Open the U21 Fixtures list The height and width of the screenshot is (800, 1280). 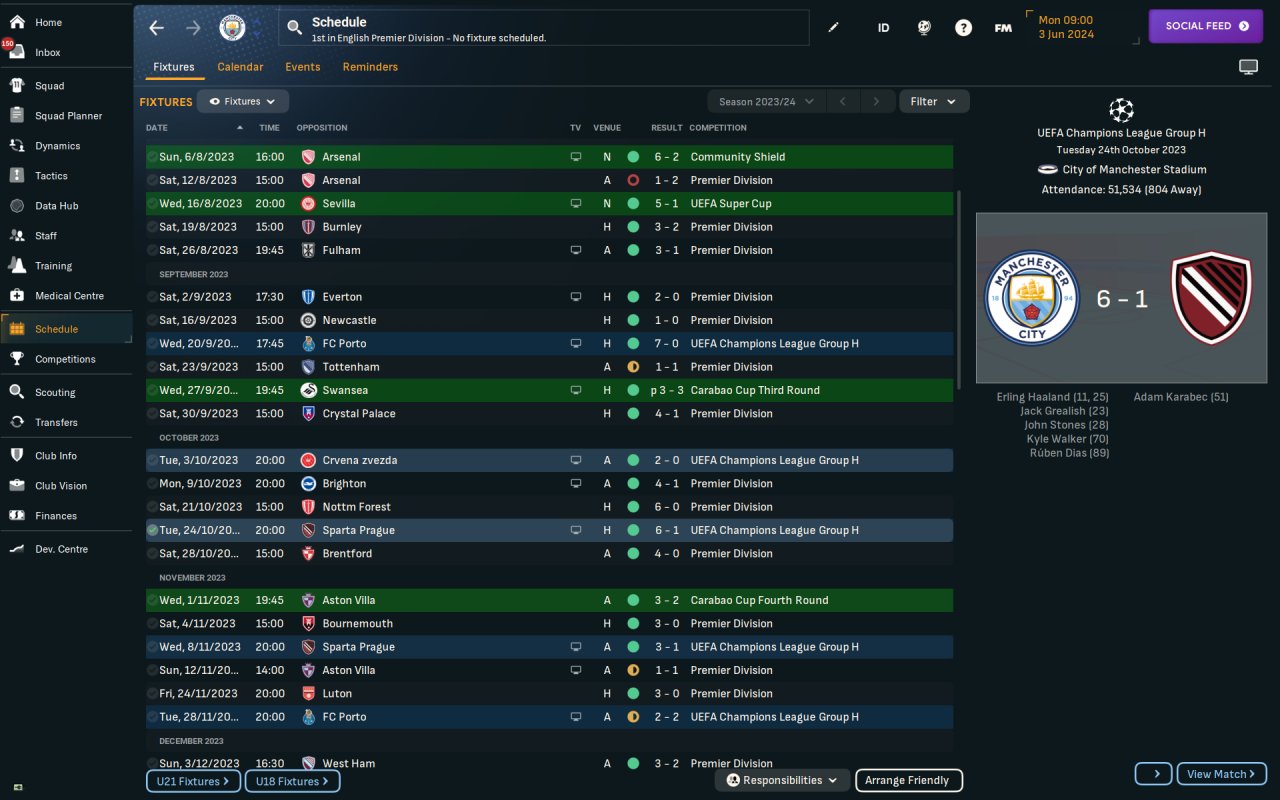[193, 781]
